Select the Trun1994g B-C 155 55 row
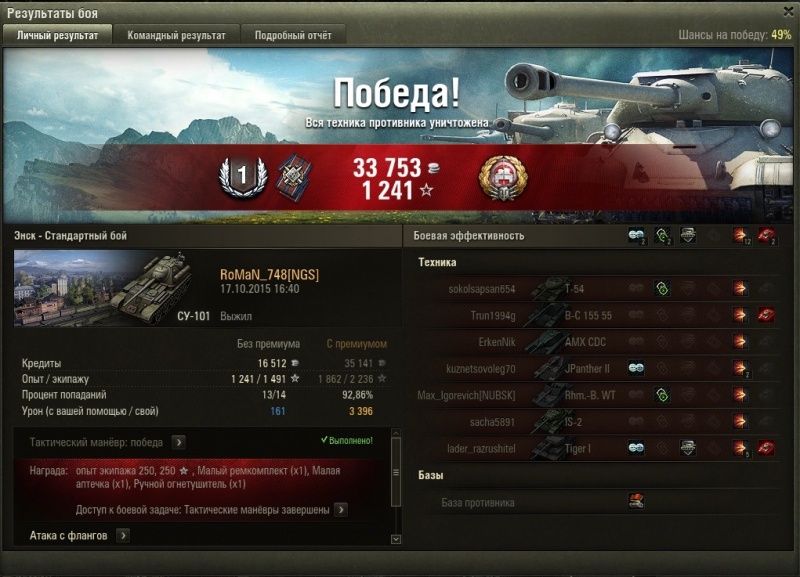Viewport: 800px width, 577px height. 600,315
